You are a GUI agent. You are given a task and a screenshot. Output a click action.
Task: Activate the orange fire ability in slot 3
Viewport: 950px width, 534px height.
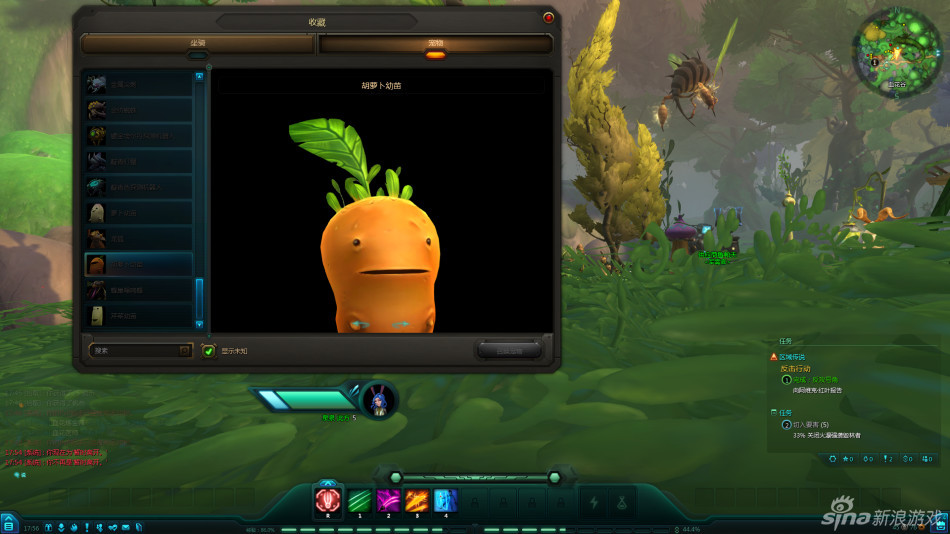tap(417, 501)
